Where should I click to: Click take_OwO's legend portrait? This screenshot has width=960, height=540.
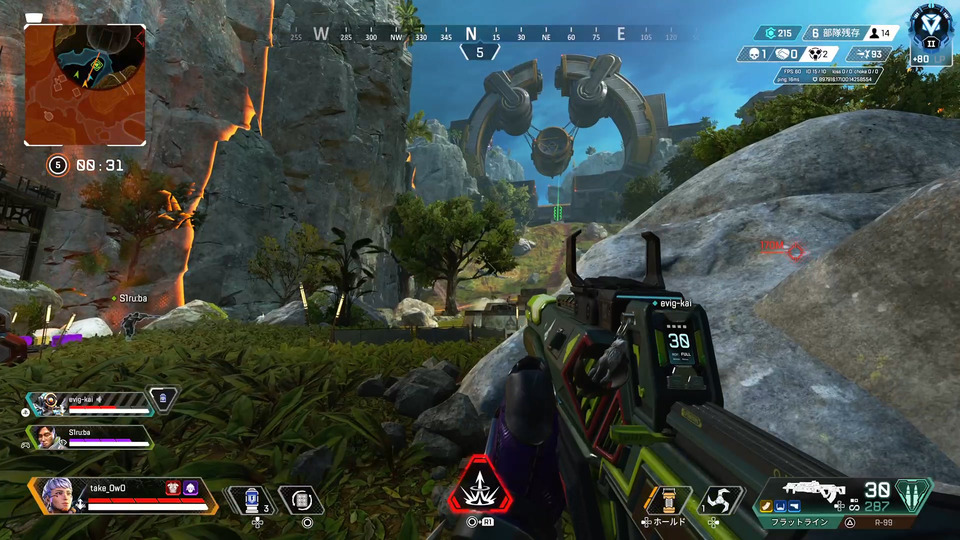[x=57, y=494]
